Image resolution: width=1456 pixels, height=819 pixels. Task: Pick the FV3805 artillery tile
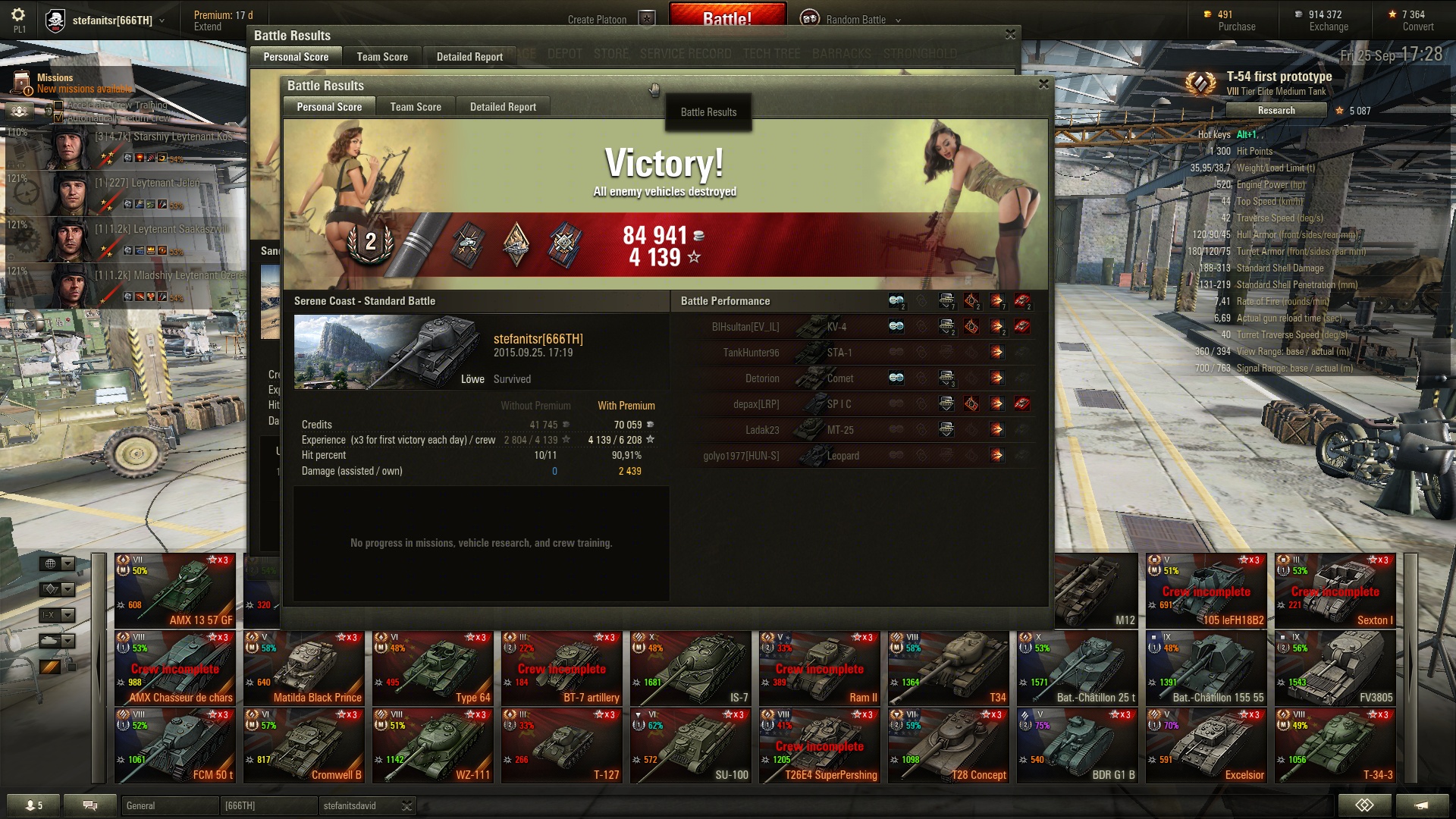(x=1335, y=668)
